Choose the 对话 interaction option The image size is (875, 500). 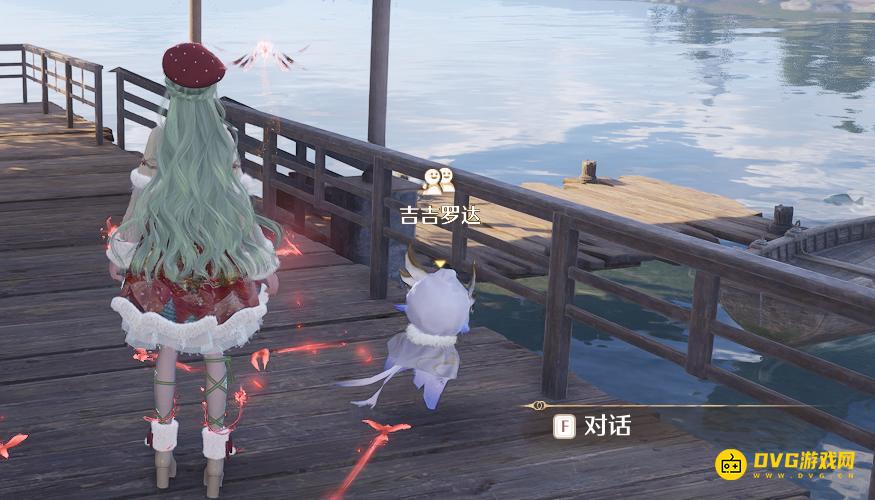[595, 427]
